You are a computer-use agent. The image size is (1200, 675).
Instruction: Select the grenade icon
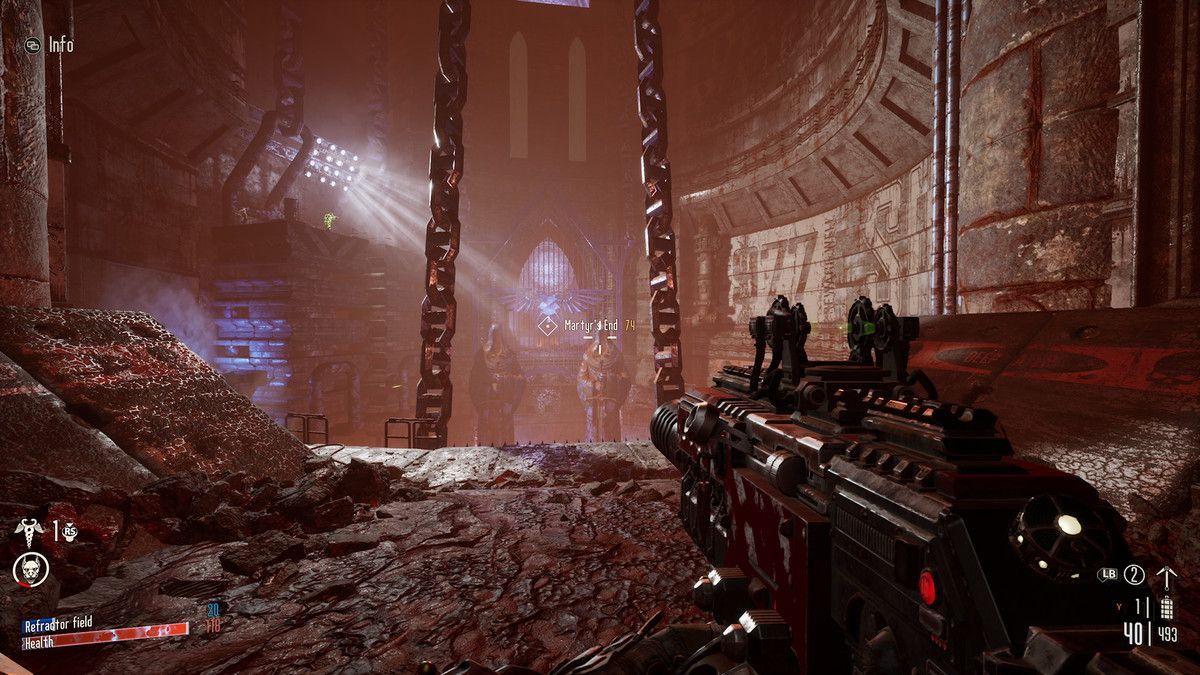pyautogui.click(x=1165, y=607)
